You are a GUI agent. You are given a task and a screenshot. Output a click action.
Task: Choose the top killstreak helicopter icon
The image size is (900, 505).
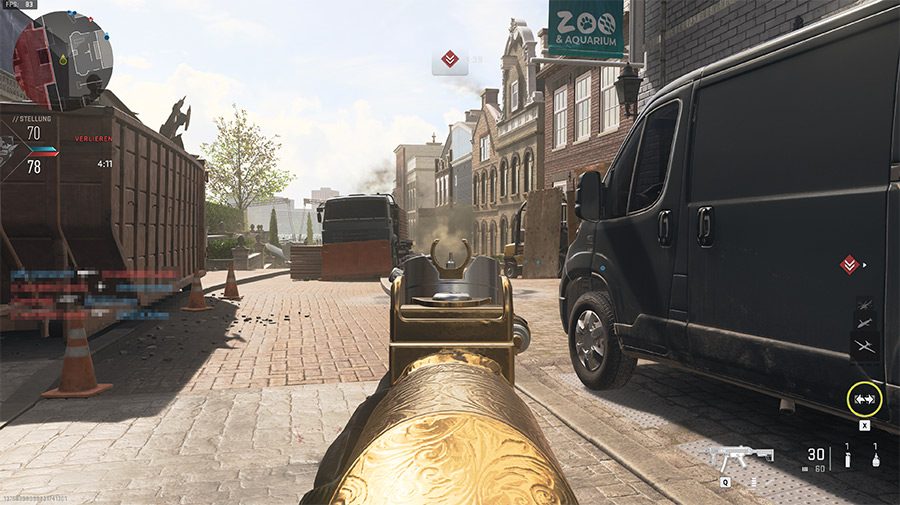point(864,304)
